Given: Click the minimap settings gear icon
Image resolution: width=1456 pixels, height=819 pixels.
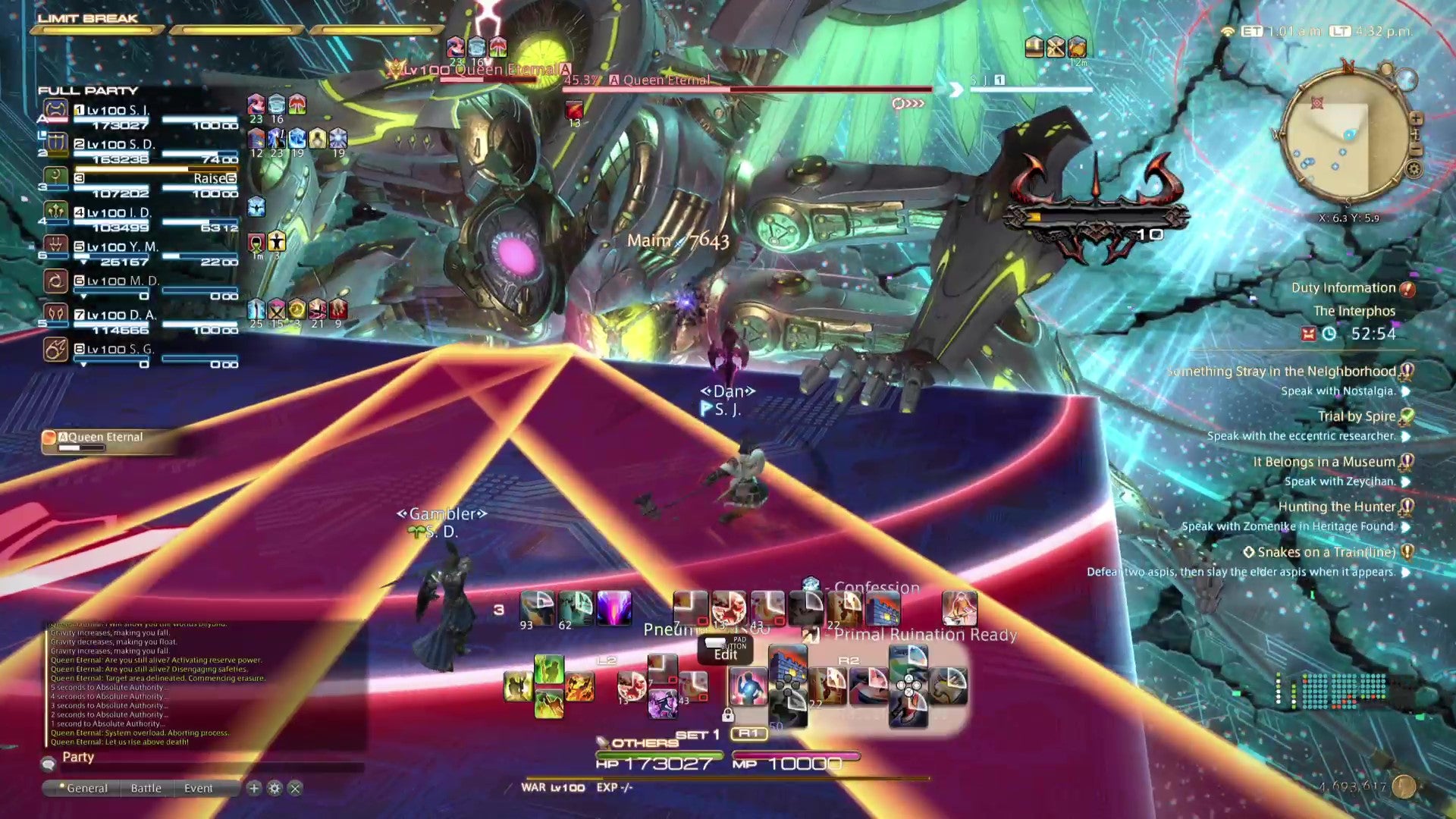Looking at the screenshot, I should 1414,168.
